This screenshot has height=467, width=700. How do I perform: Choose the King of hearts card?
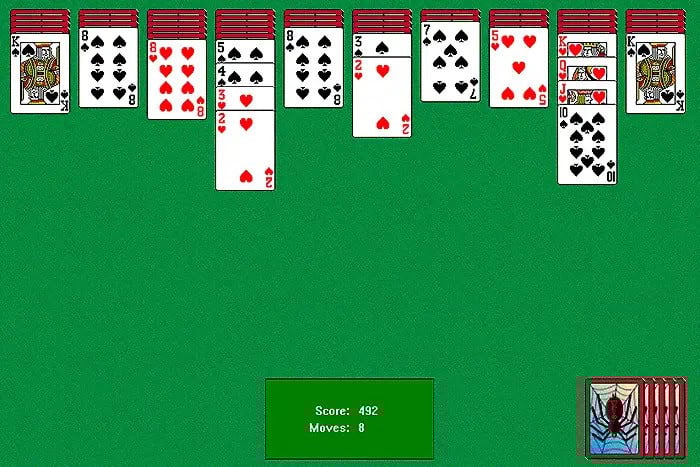pyautogui.click(x=587, y=48)
